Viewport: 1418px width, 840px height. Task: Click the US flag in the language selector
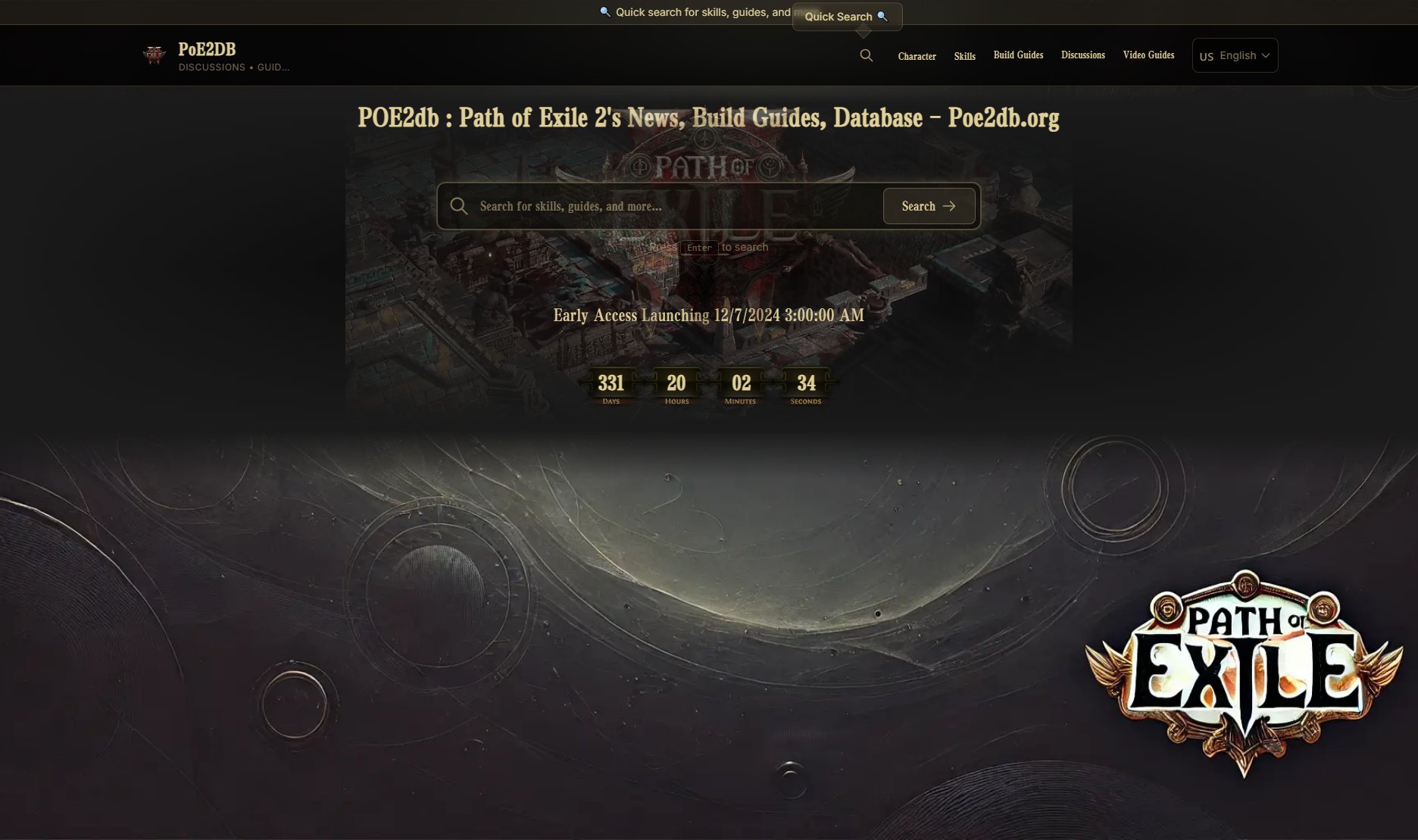1207,55
